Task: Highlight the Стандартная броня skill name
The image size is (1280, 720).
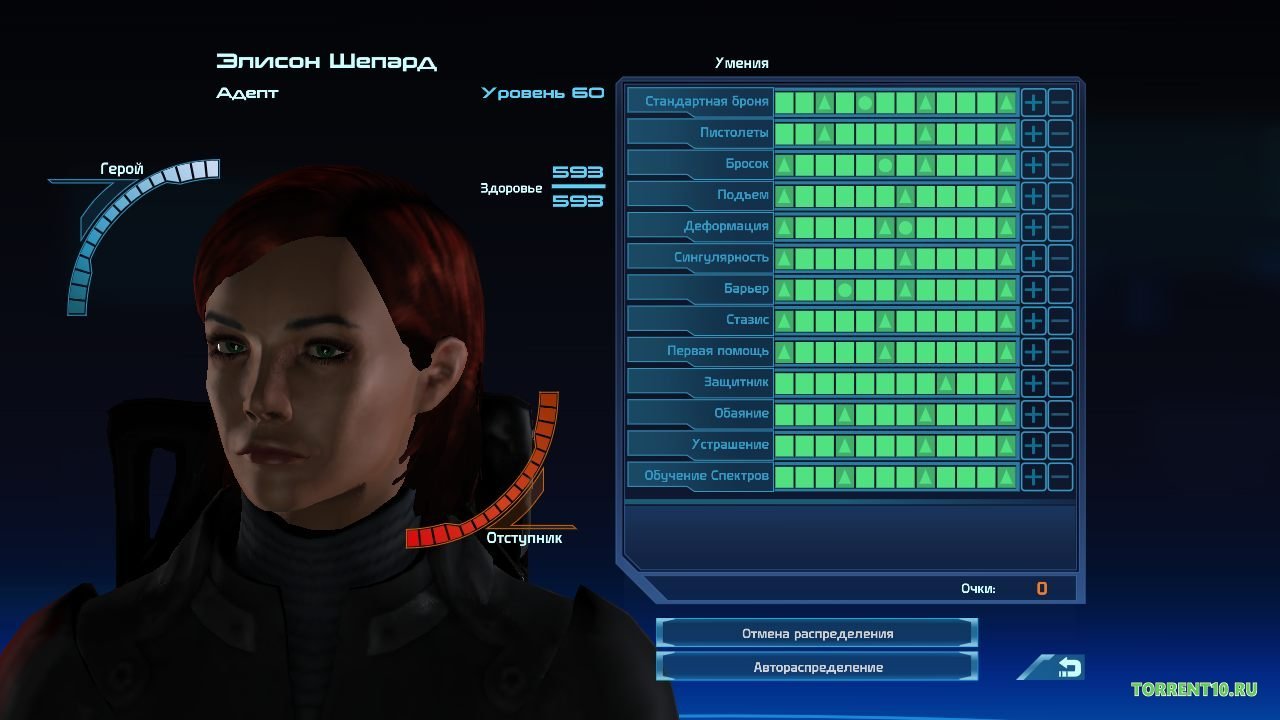Action: 706,102
